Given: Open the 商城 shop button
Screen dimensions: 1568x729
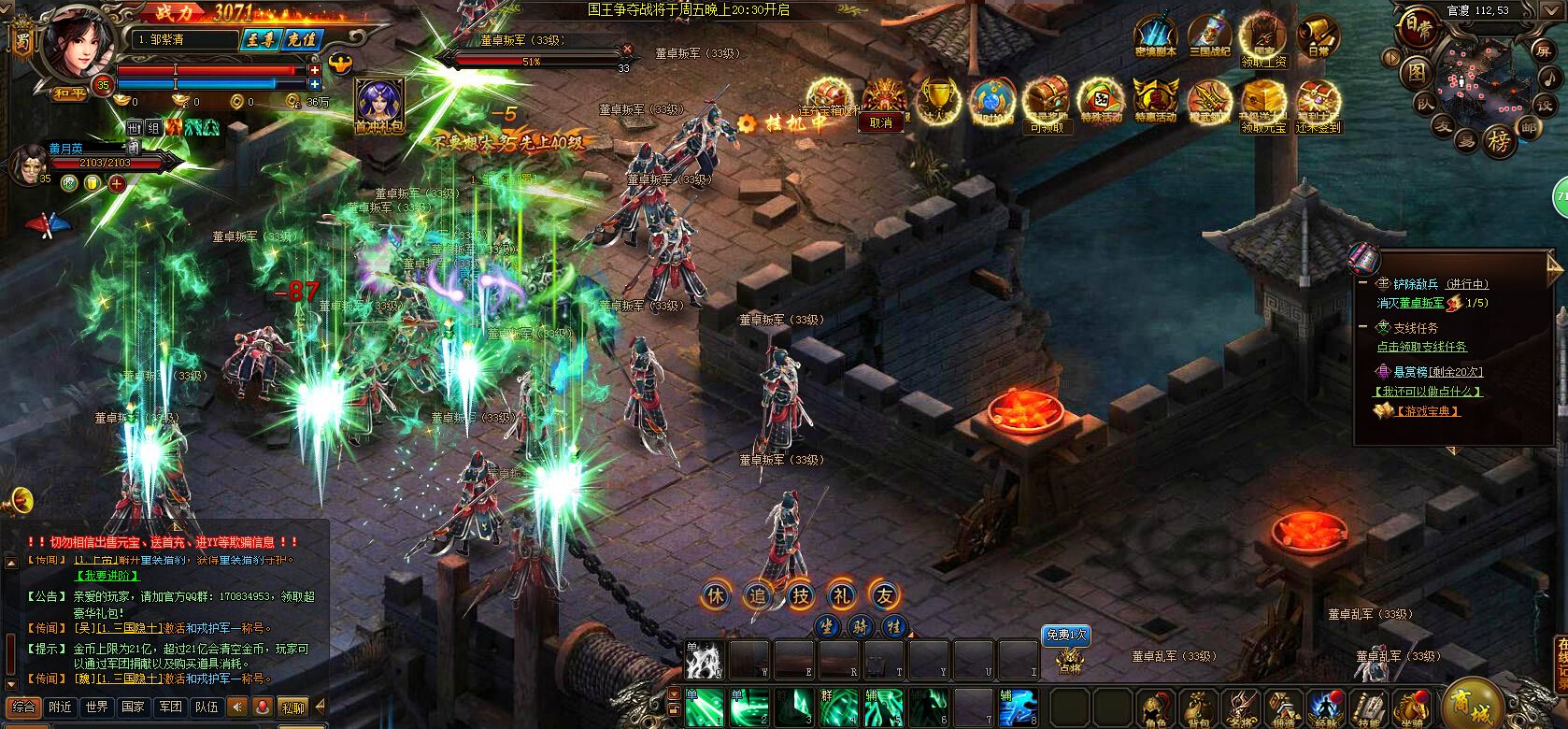Looking at the screenshot, I should (1472, 703).
